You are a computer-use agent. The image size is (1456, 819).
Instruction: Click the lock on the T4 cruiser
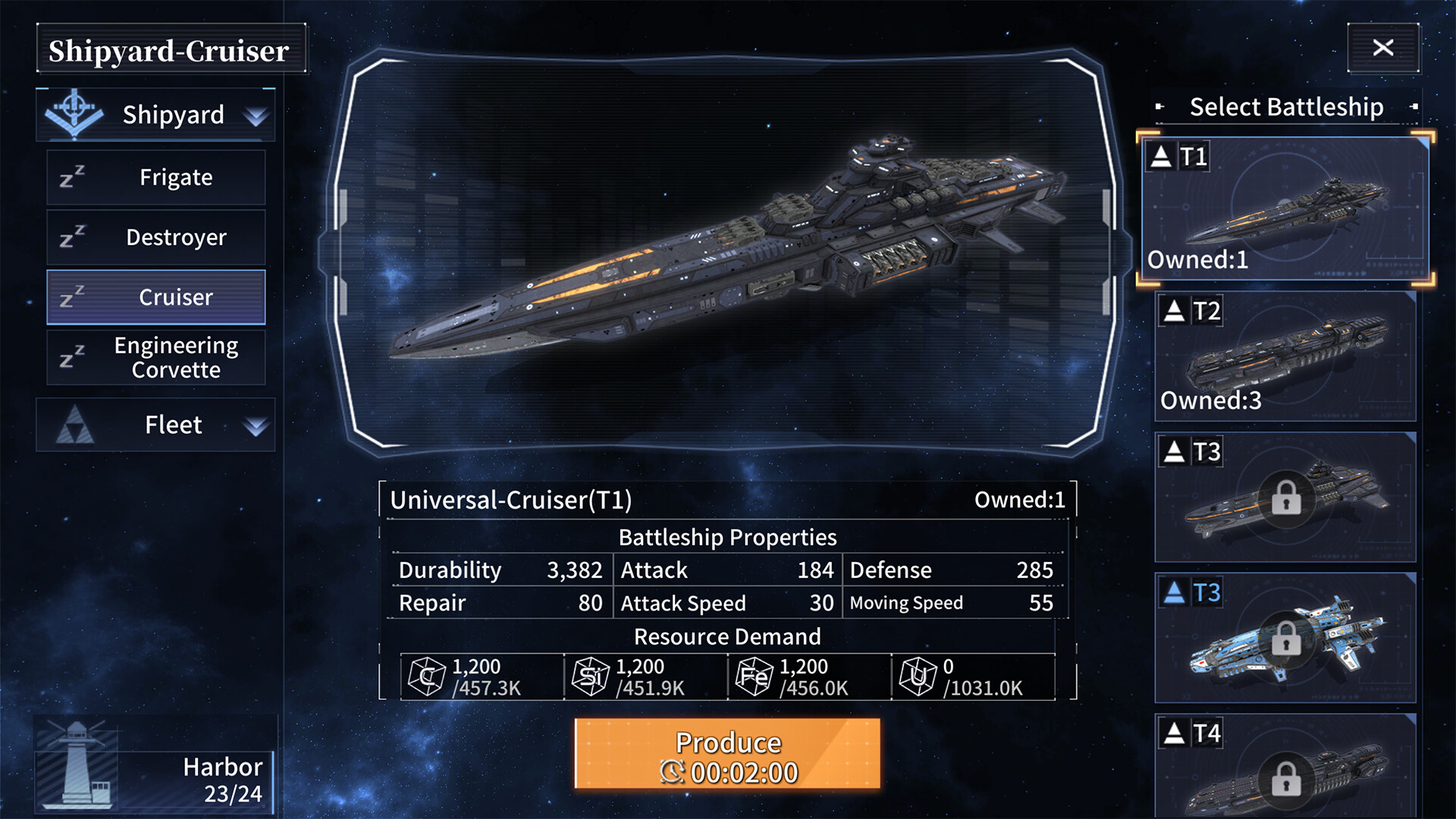(x=1285, y=778)
